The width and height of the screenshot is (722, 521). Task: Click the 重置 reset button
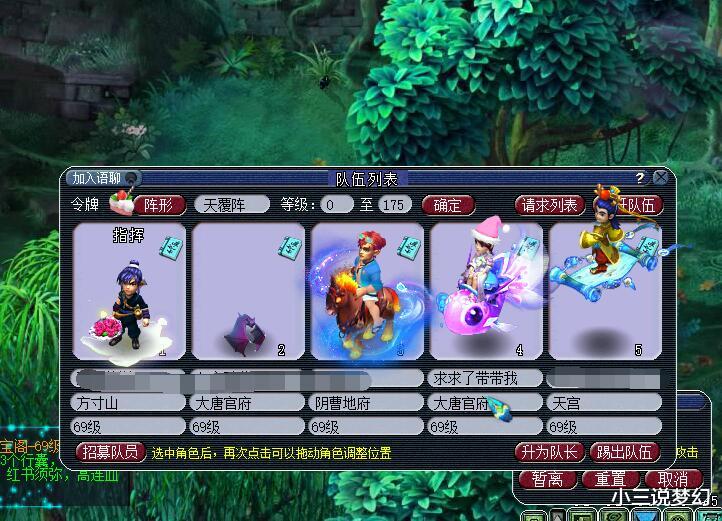(x=610, y=479)
